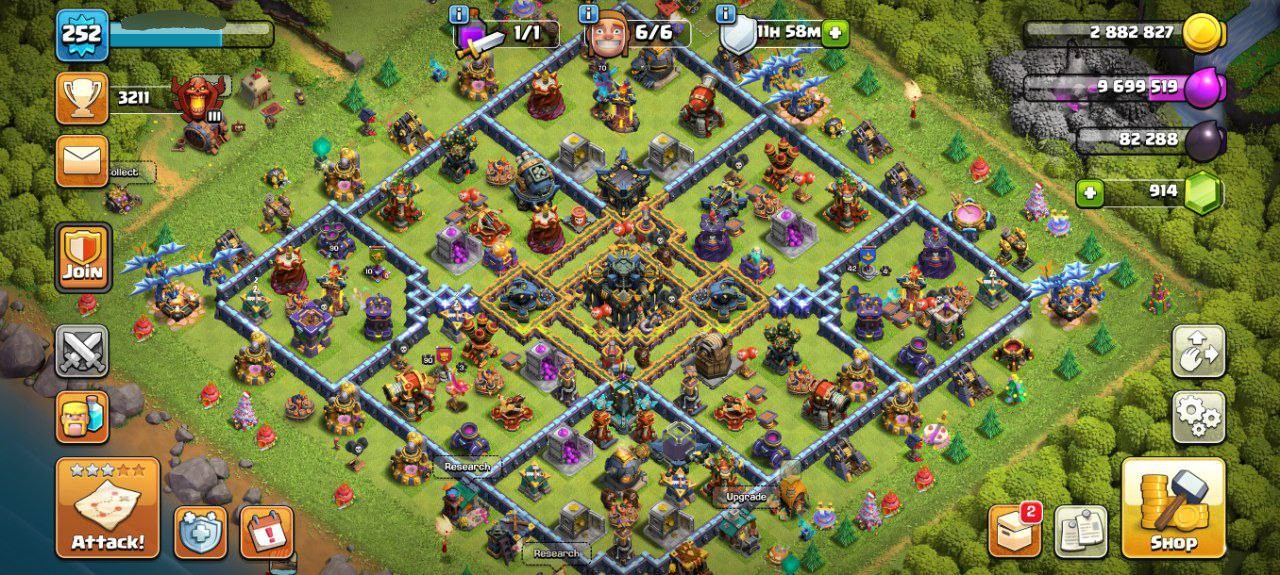The height and width of the screenshot is (575, 1280).
Task: Open the Shop
Action: 1173,508
